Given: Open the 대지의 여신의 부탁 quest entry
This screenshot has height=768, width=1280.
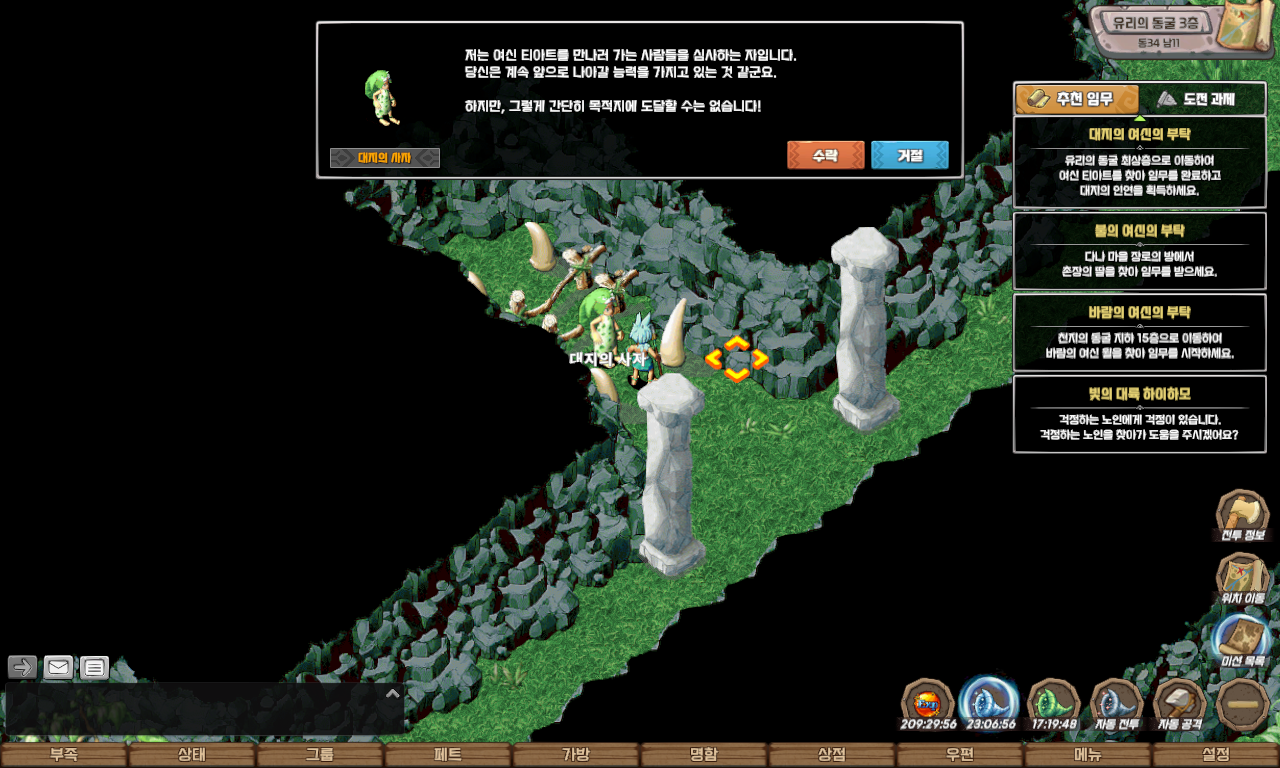Looking at the screenshot, I should (x=1139, y=162).
